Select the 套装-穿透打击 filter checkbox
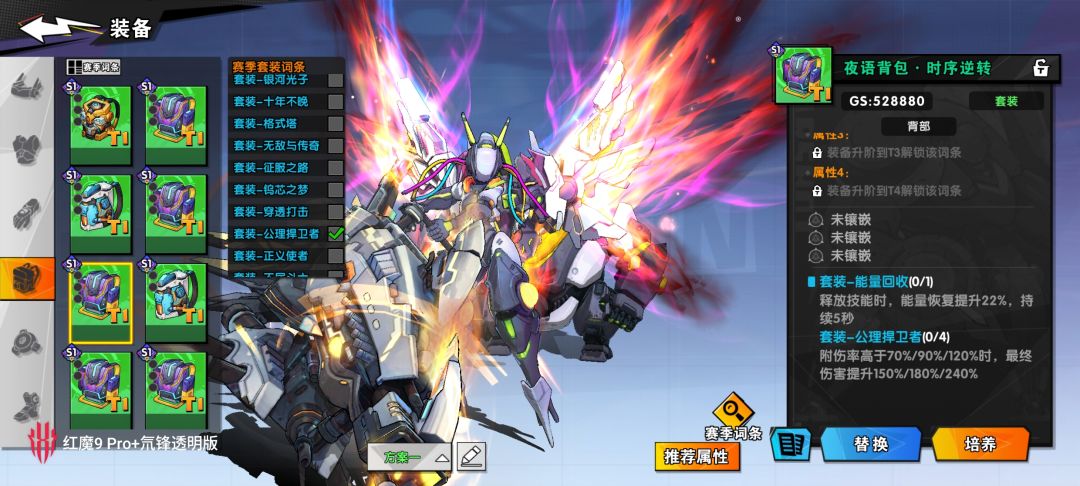This screenshot has height=486, width=1080. 336,212
